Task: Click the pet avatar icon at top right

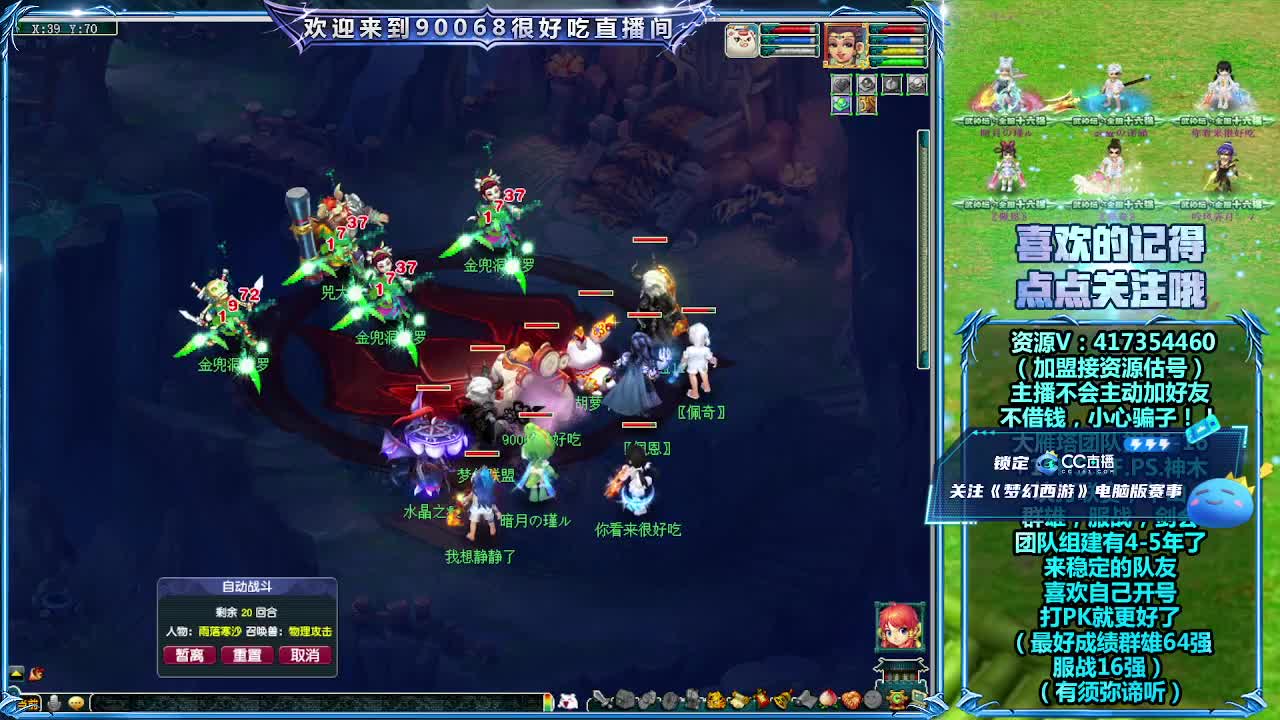Action: point(741,39)
